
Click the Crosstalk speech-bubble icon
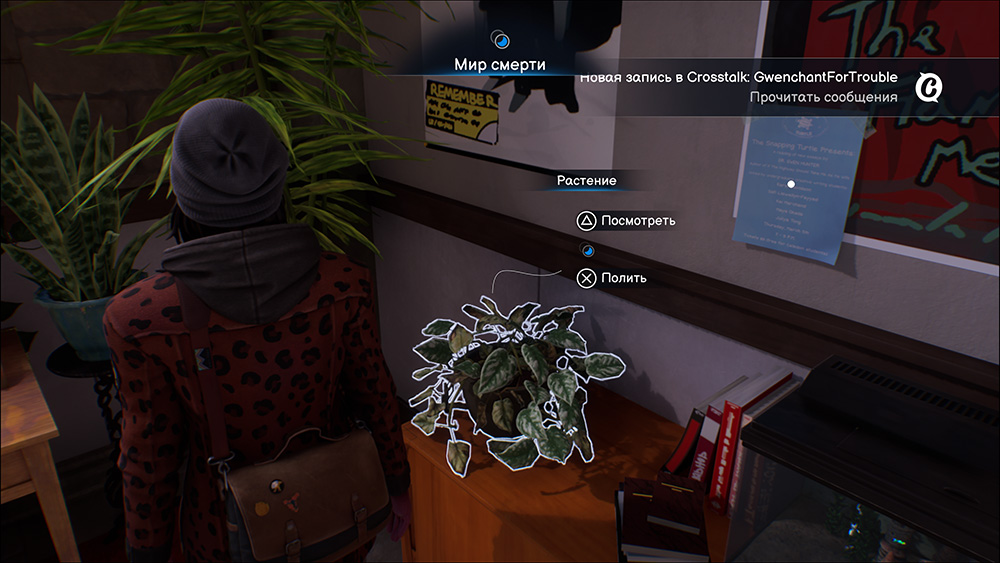click(x=930, y=87)
